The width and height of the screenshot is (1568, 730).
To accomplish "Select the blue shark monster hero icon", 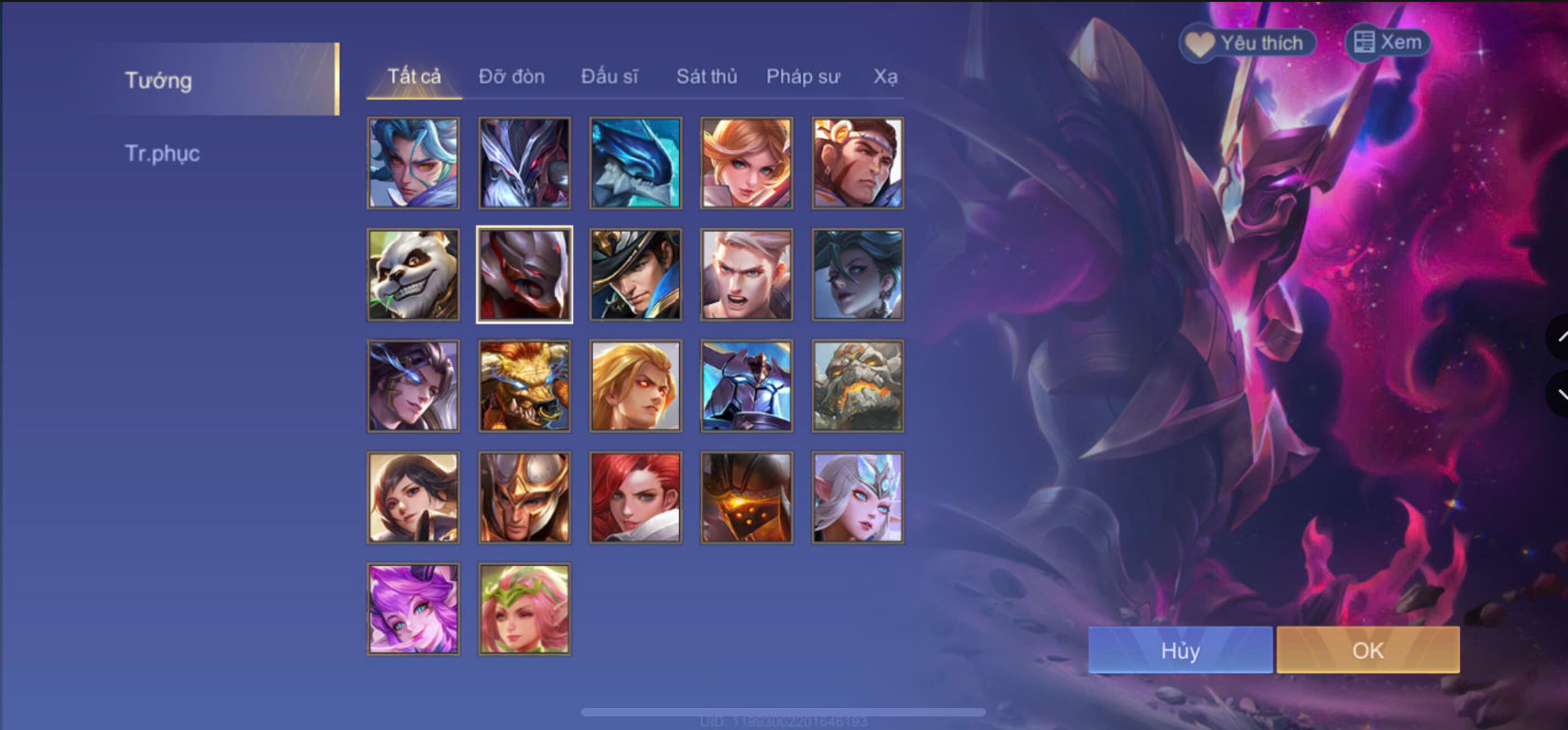I will [635, 163].
